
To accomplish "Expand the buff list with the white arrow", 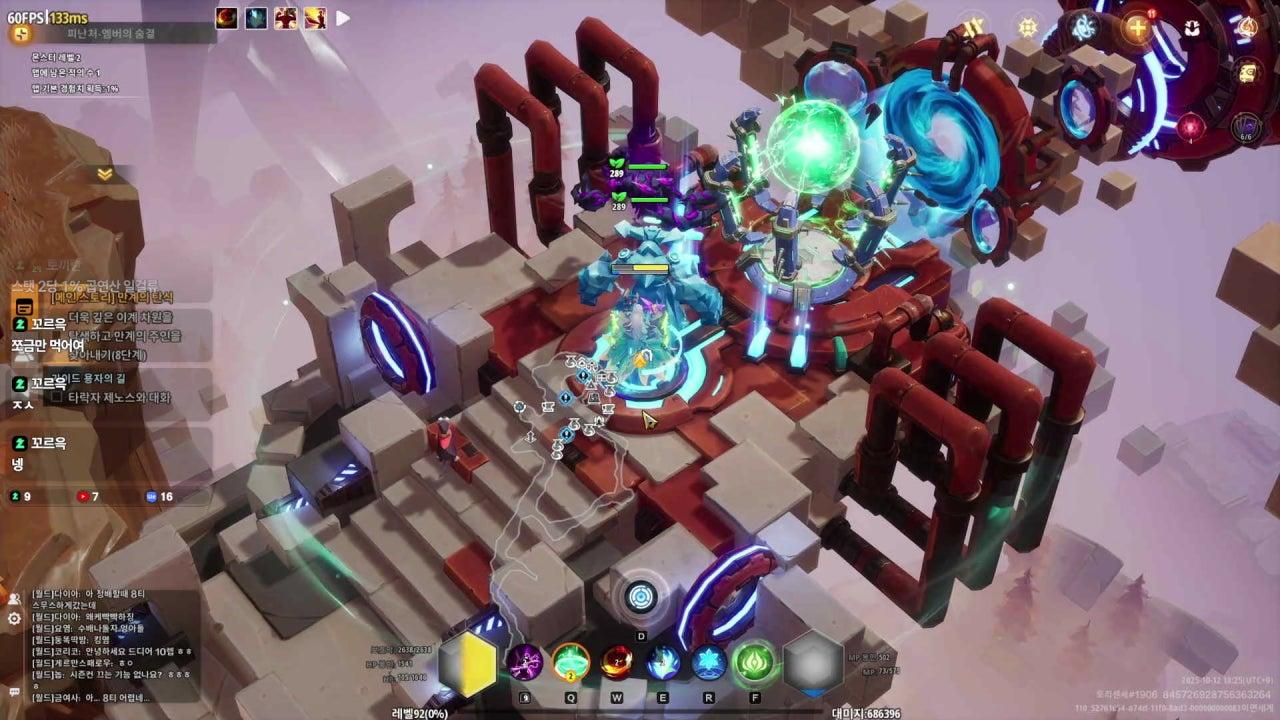I will tap(343, 18).
